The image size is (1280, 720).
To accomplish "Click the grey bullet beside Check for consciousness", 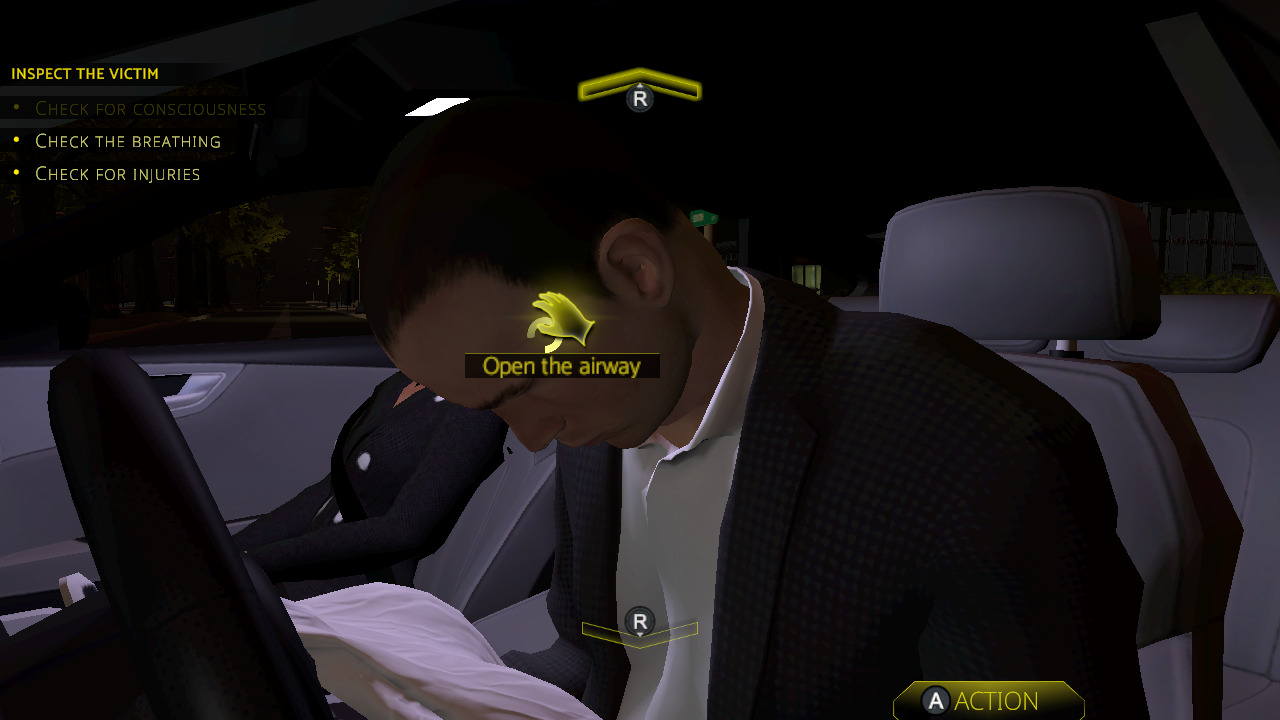I will [18, 107].
